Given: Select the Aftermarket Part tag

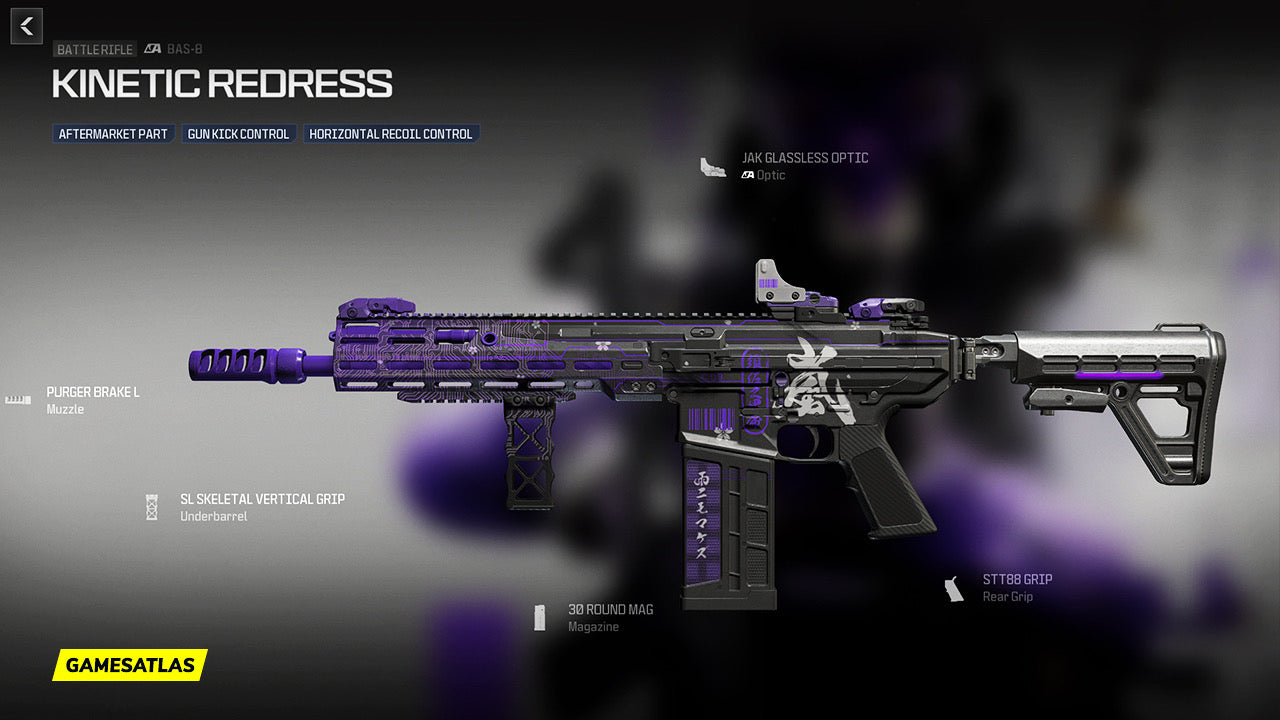Looking at the screenshot, I should (x=113, y=134).
